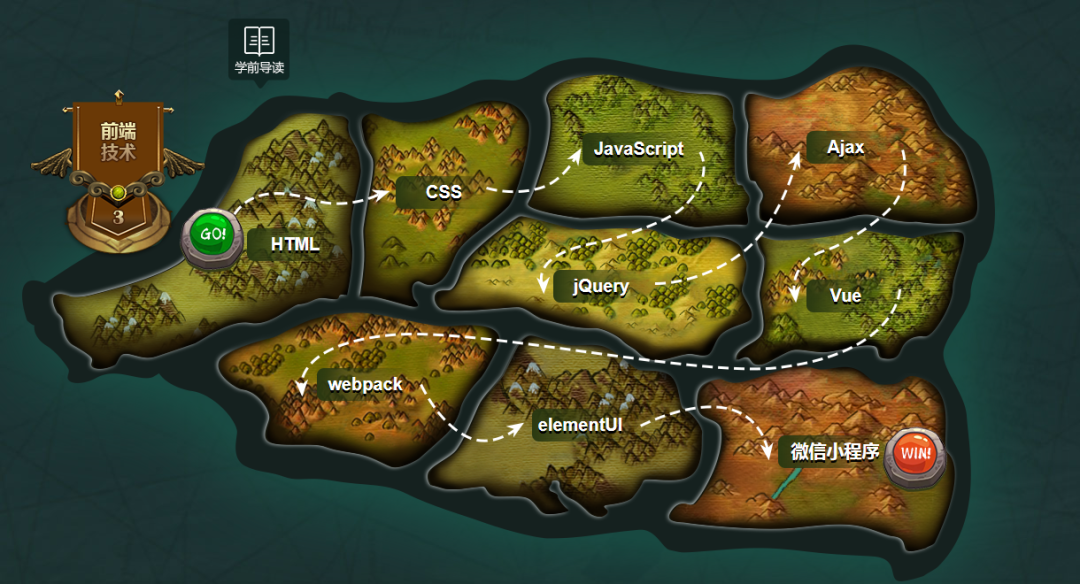
Task: Click the red WIN! finish button
Action: pyautogui.click(x=914, y=453)
